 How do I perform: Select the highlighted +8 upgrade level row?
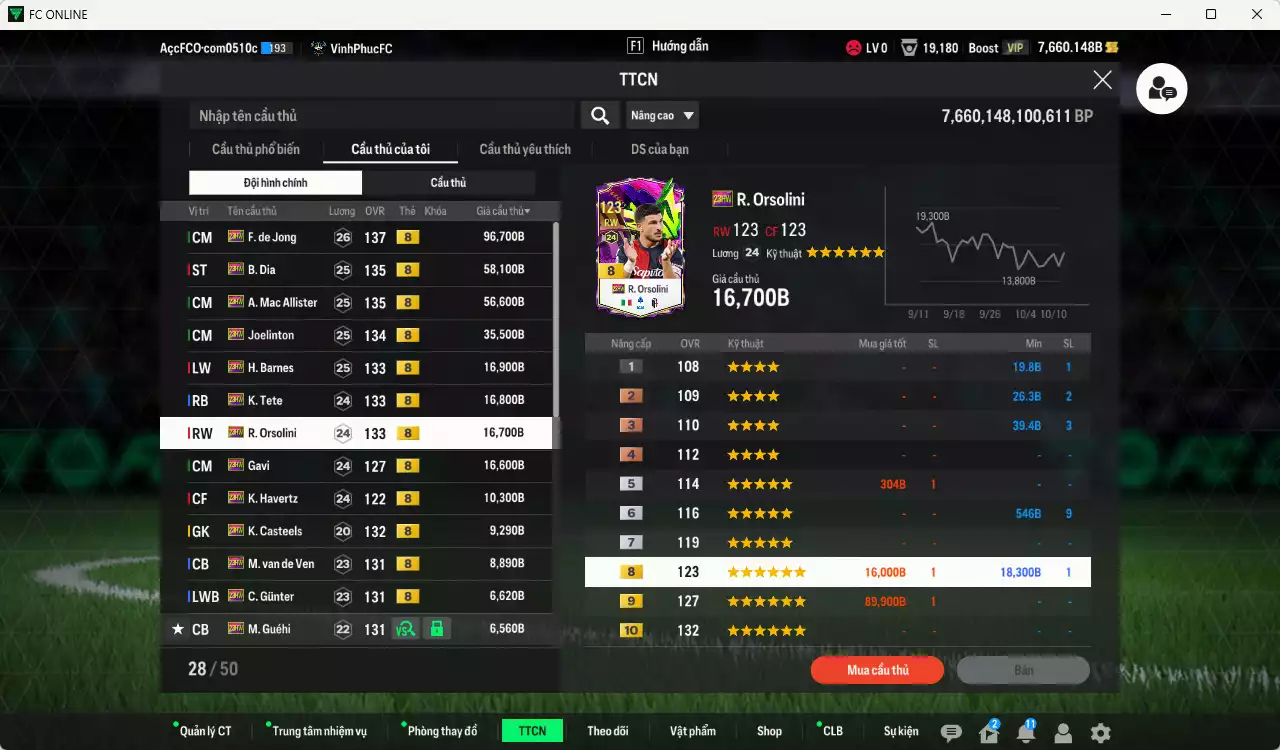coord(838,571)
